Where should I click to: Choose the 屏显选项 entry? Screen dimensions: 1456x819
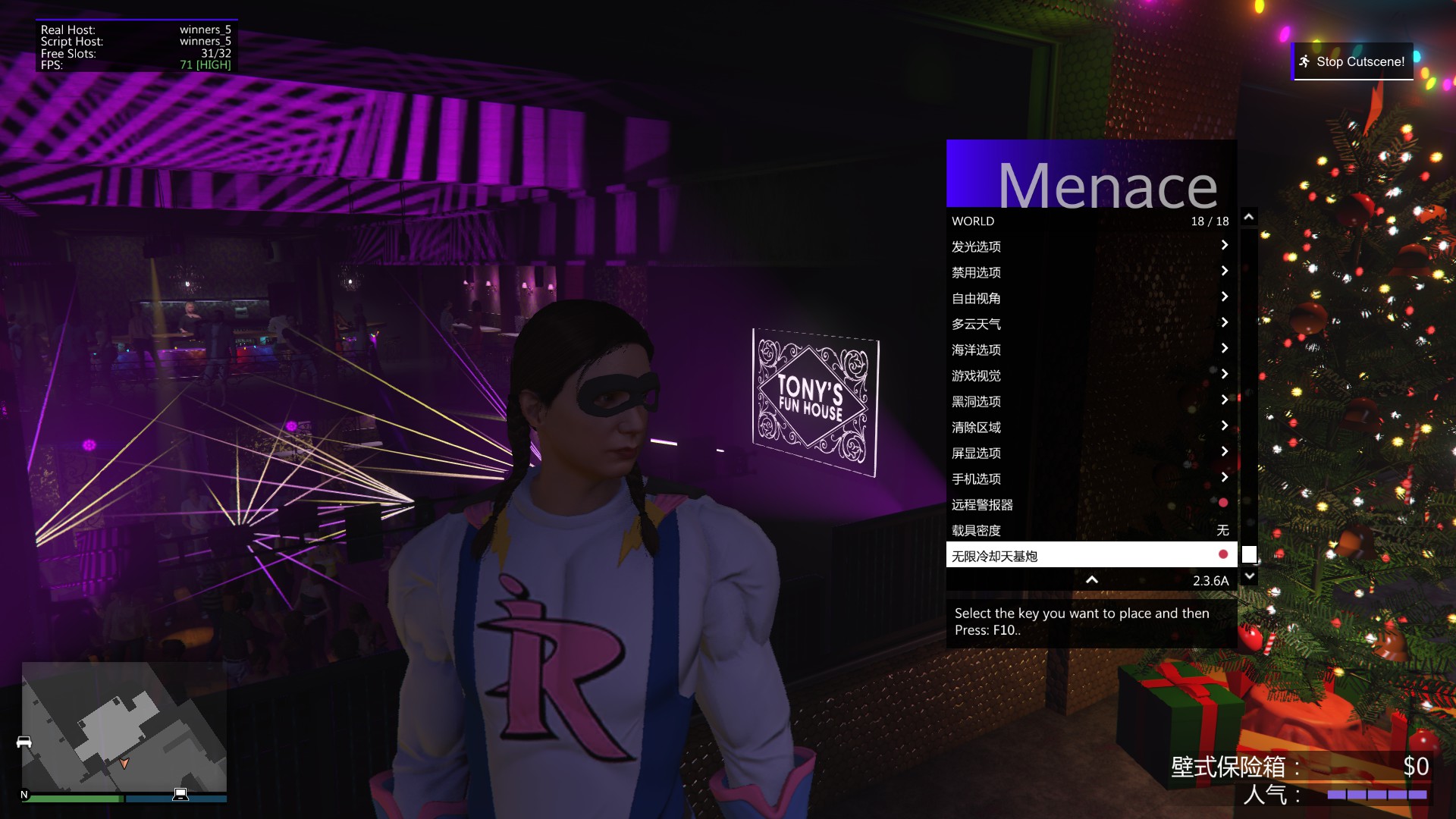(x=1090, y=453)
